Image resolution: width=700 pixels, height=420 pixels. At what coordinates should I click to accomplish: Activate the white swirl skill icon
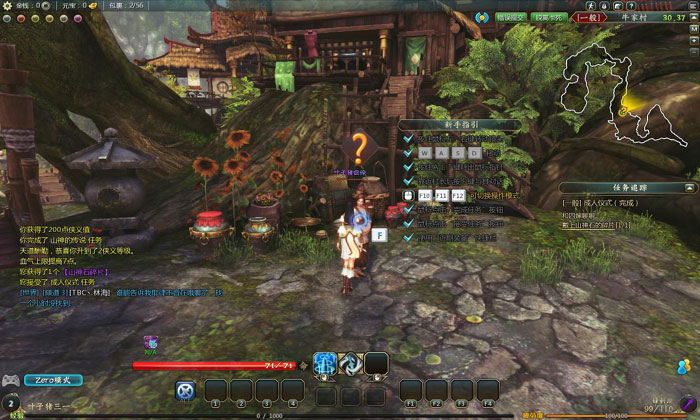pyautogui.click(x=350, y=363)
